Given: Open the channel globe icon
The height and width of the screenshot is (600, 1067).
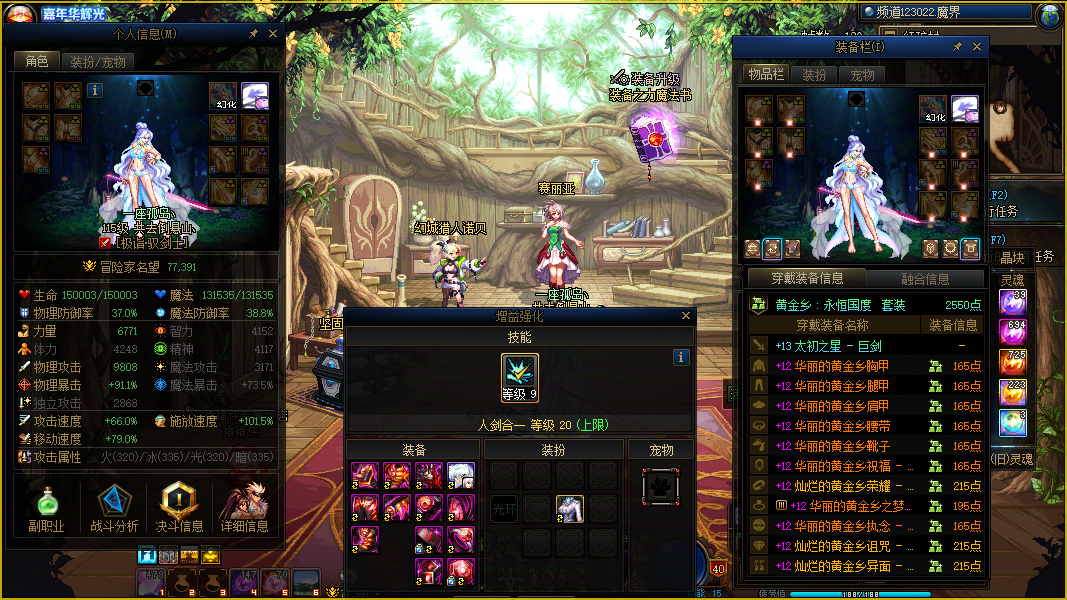Looking at the screenshot, I should [x=1050, y=15].
